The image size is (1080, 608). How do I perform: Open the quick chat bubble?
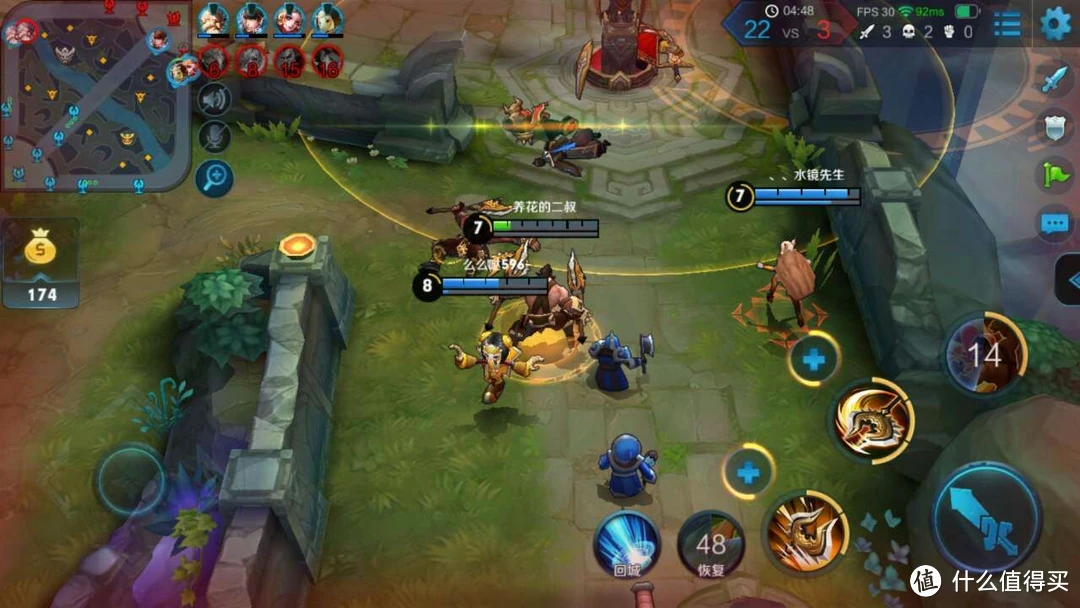point(1055,224)
